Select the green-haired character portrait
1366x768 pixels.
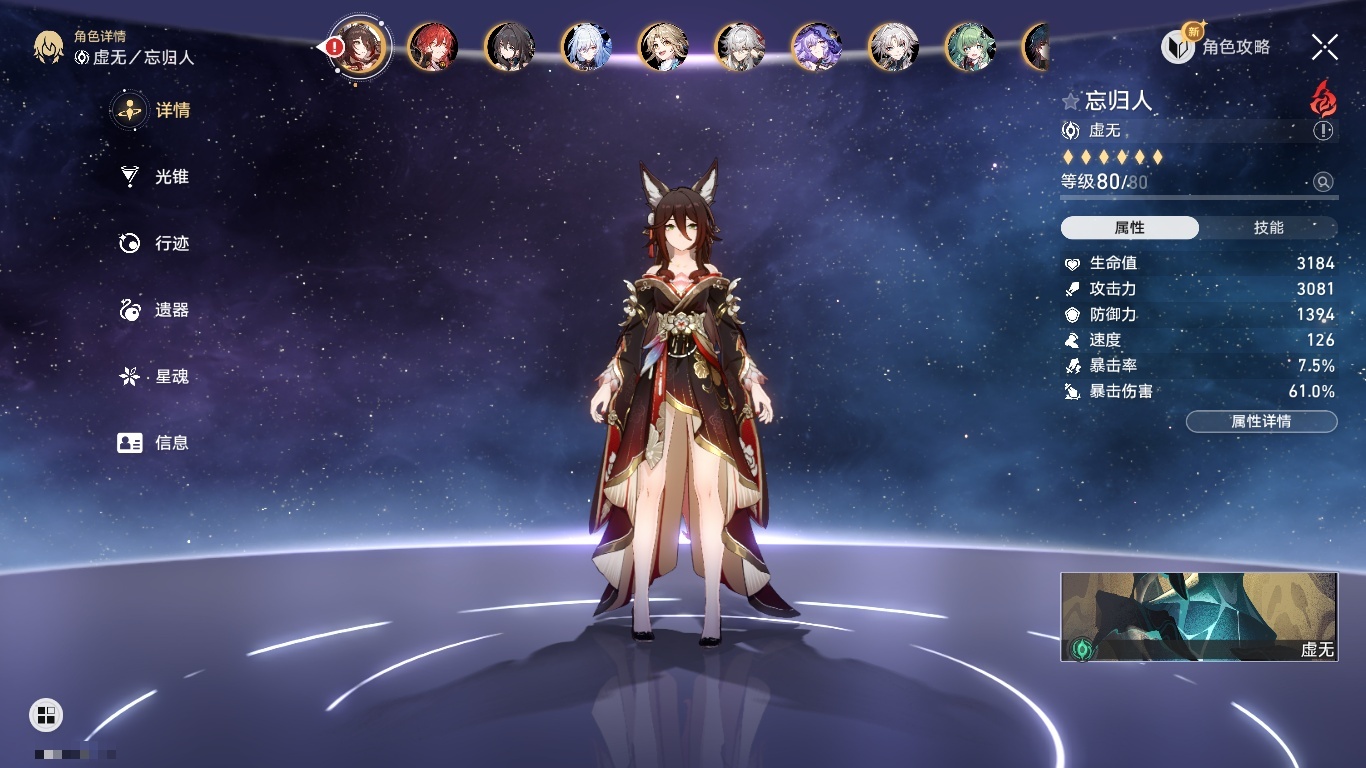coord(970,47)
